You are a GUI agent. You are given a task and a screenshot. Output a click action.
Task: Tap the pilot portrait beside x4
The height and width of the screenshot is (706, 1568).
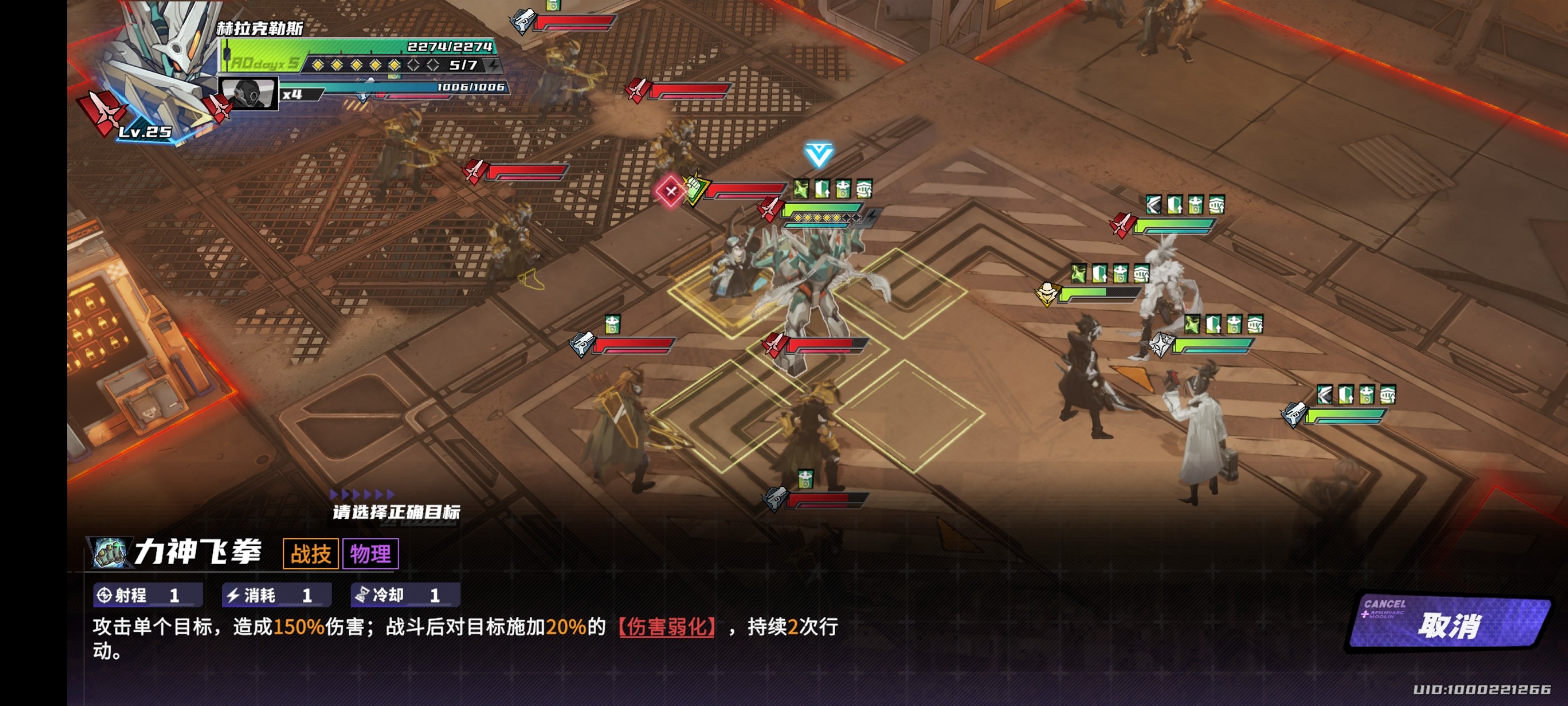(x=248, y=94)
